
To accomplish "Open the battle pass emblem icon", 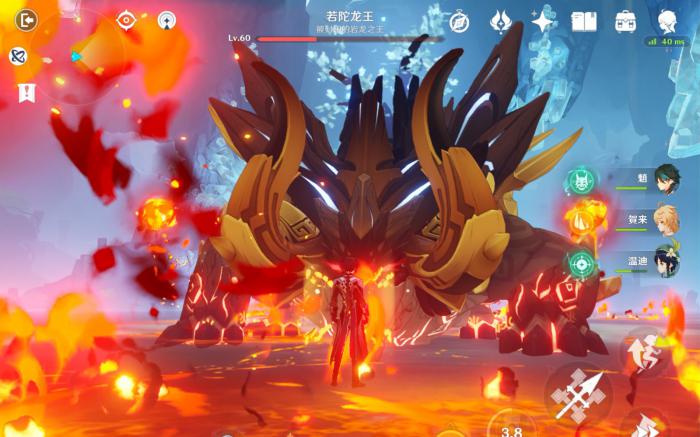I will (x=501, y=22).
